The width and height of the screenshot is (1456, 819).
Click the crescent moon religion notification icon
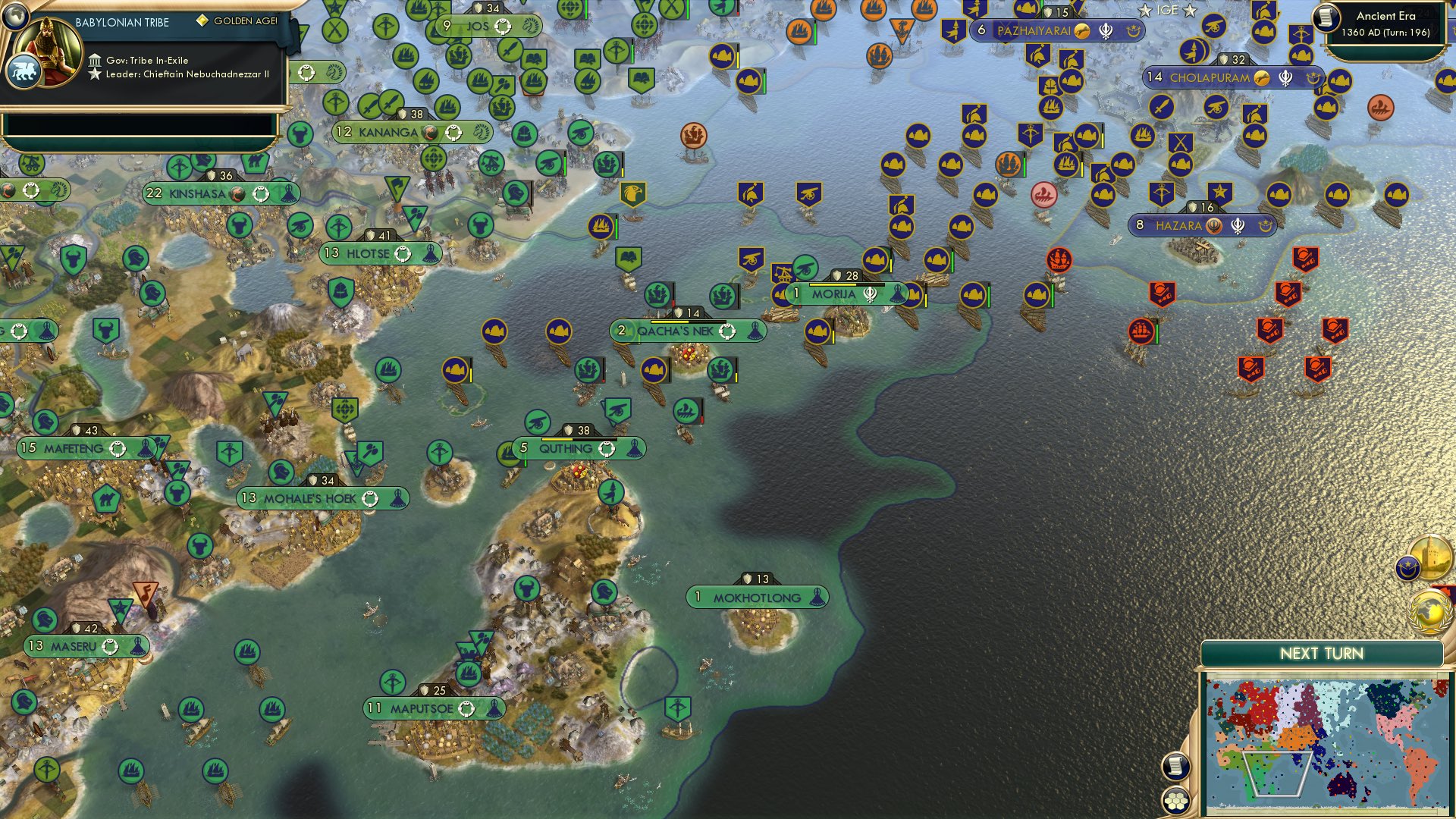point(1407,569)
